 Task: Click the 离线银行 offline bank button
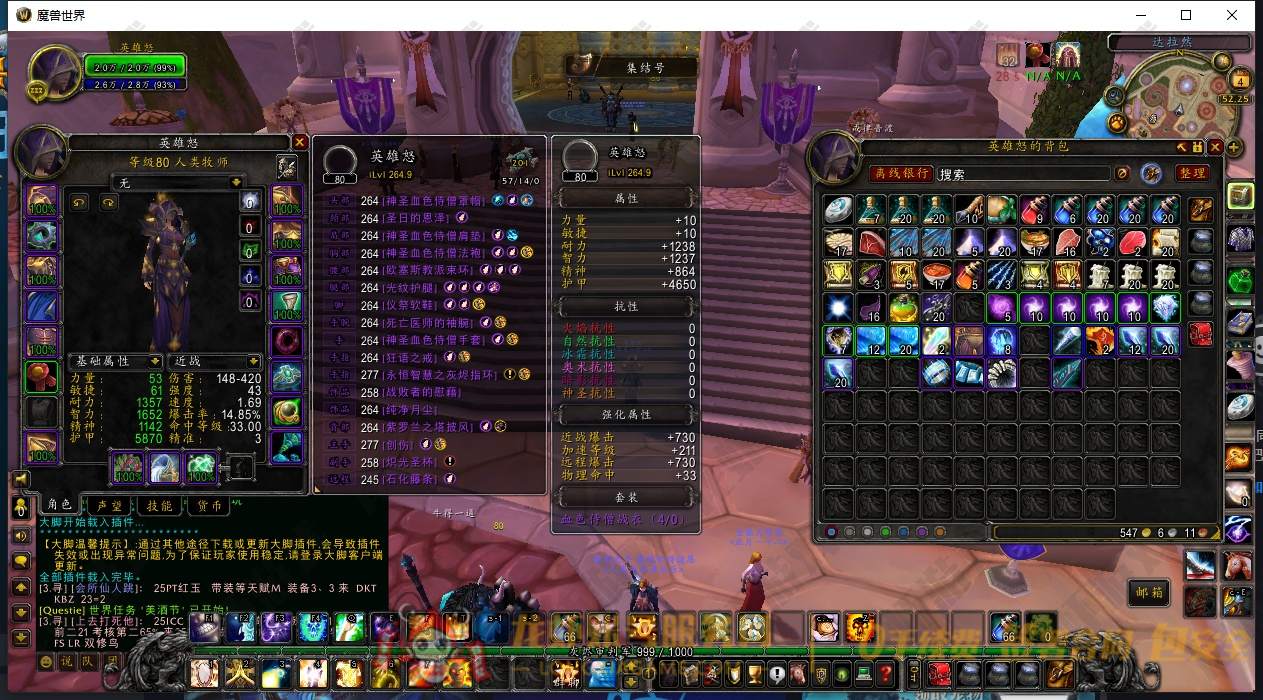click(x=900, y=174)
